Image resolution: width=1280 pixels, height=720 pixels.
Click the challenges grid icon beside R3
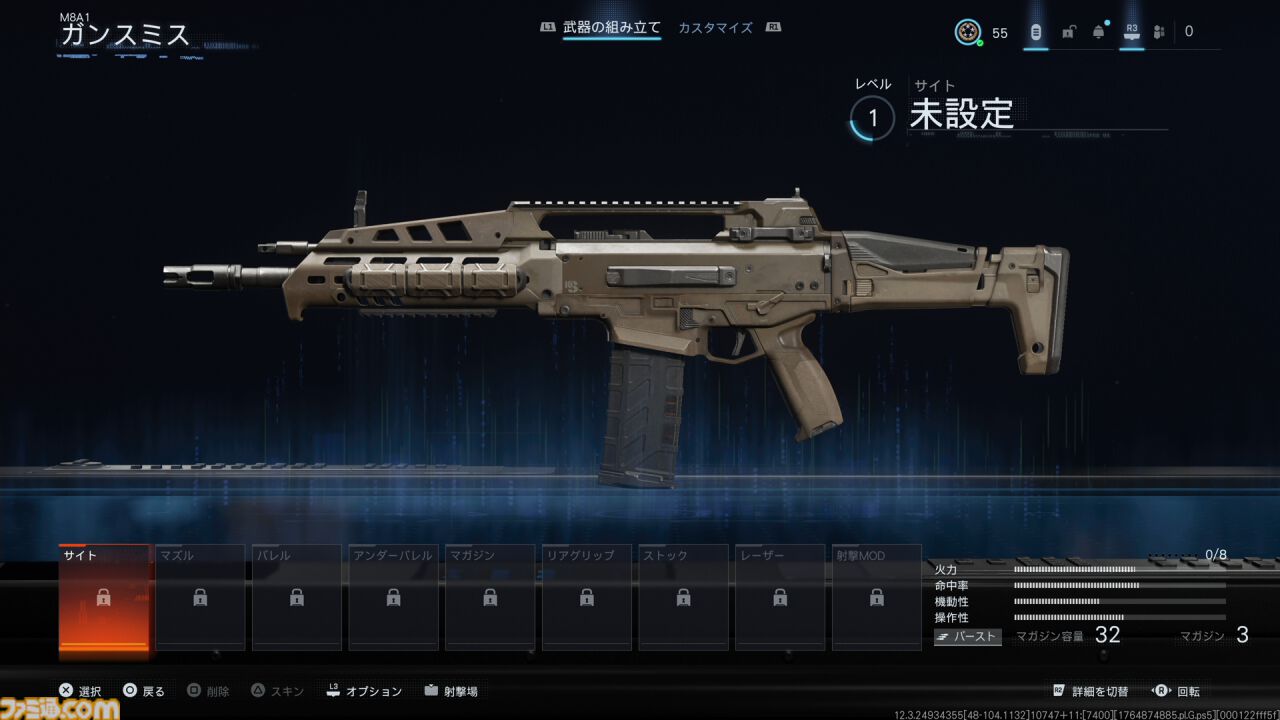1158,31
